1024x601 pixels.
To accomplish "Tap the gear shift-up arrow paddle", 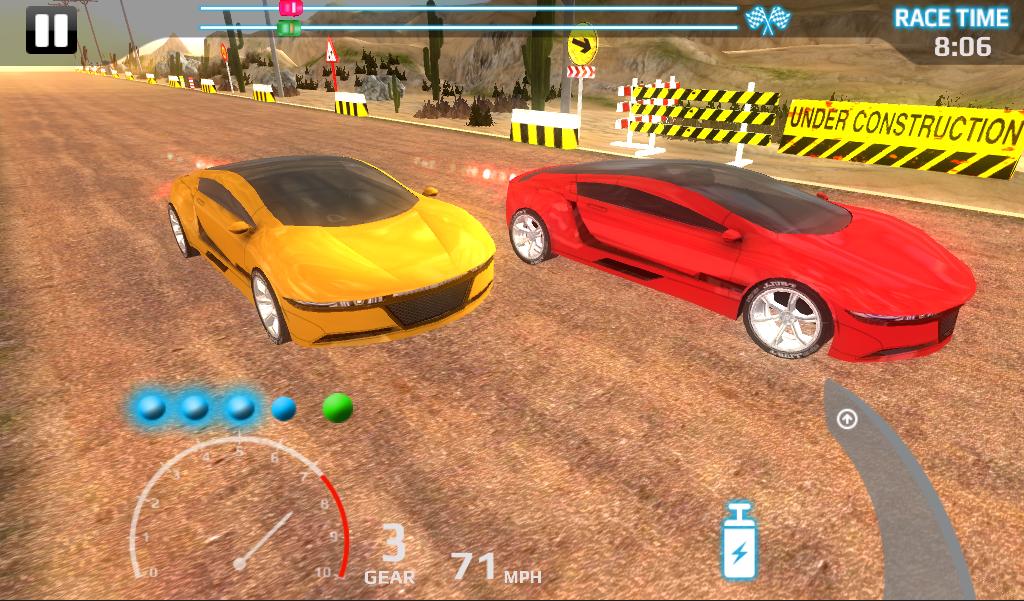I will point(847,419).
